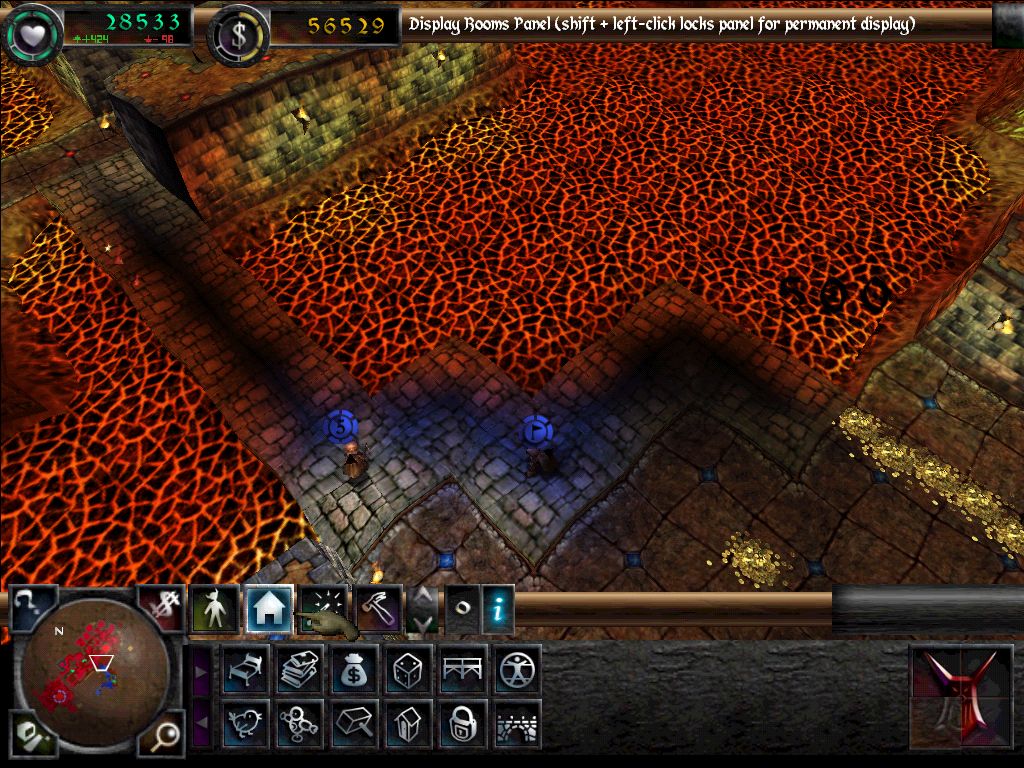The height and width of the screenshot is (768, 1024).
Task: Pick the Guard Room sentry box icon
Action: 409,723
